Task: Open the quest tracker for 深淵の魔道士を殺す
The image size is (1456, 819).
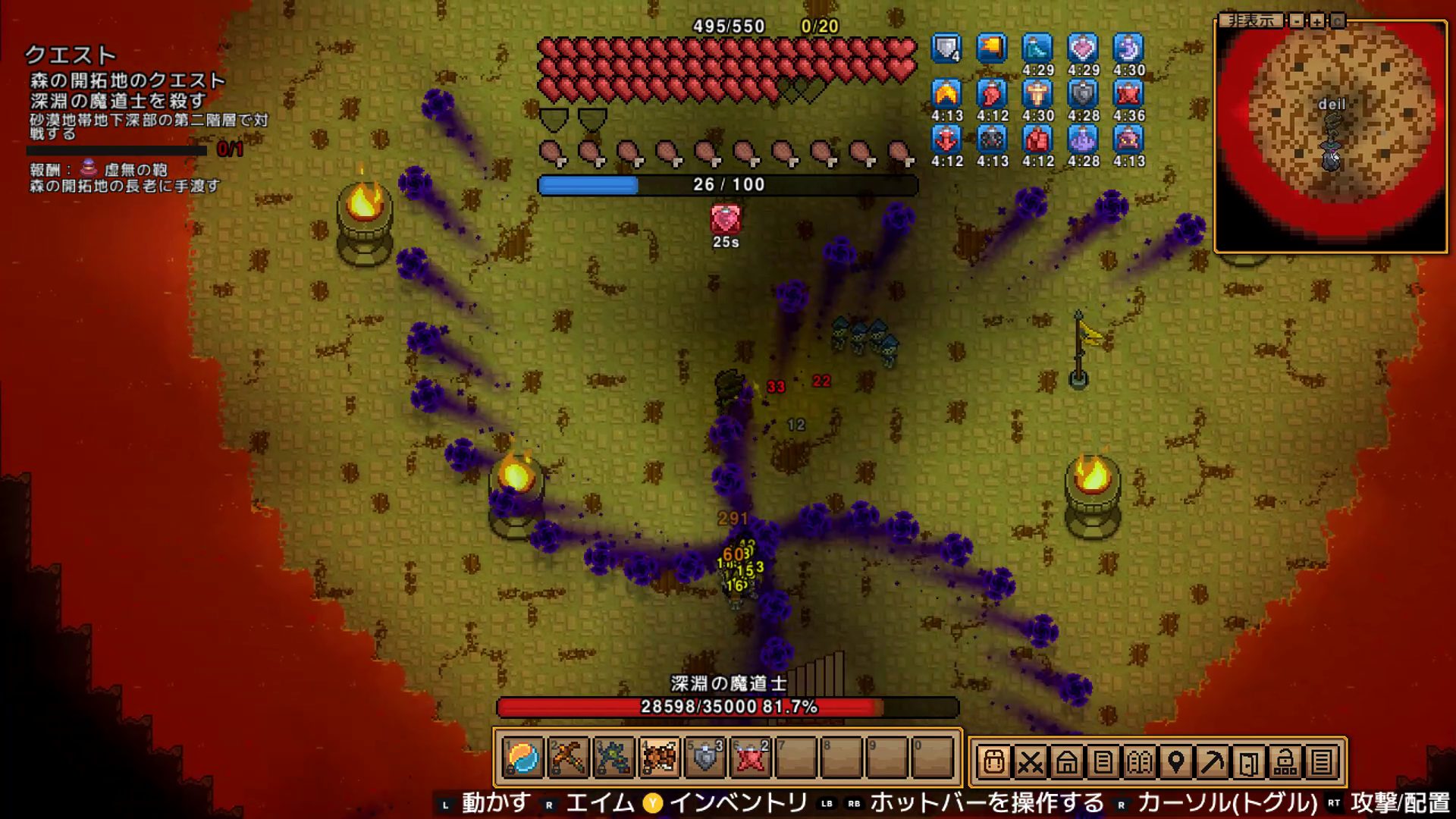Action: [118, 101]
